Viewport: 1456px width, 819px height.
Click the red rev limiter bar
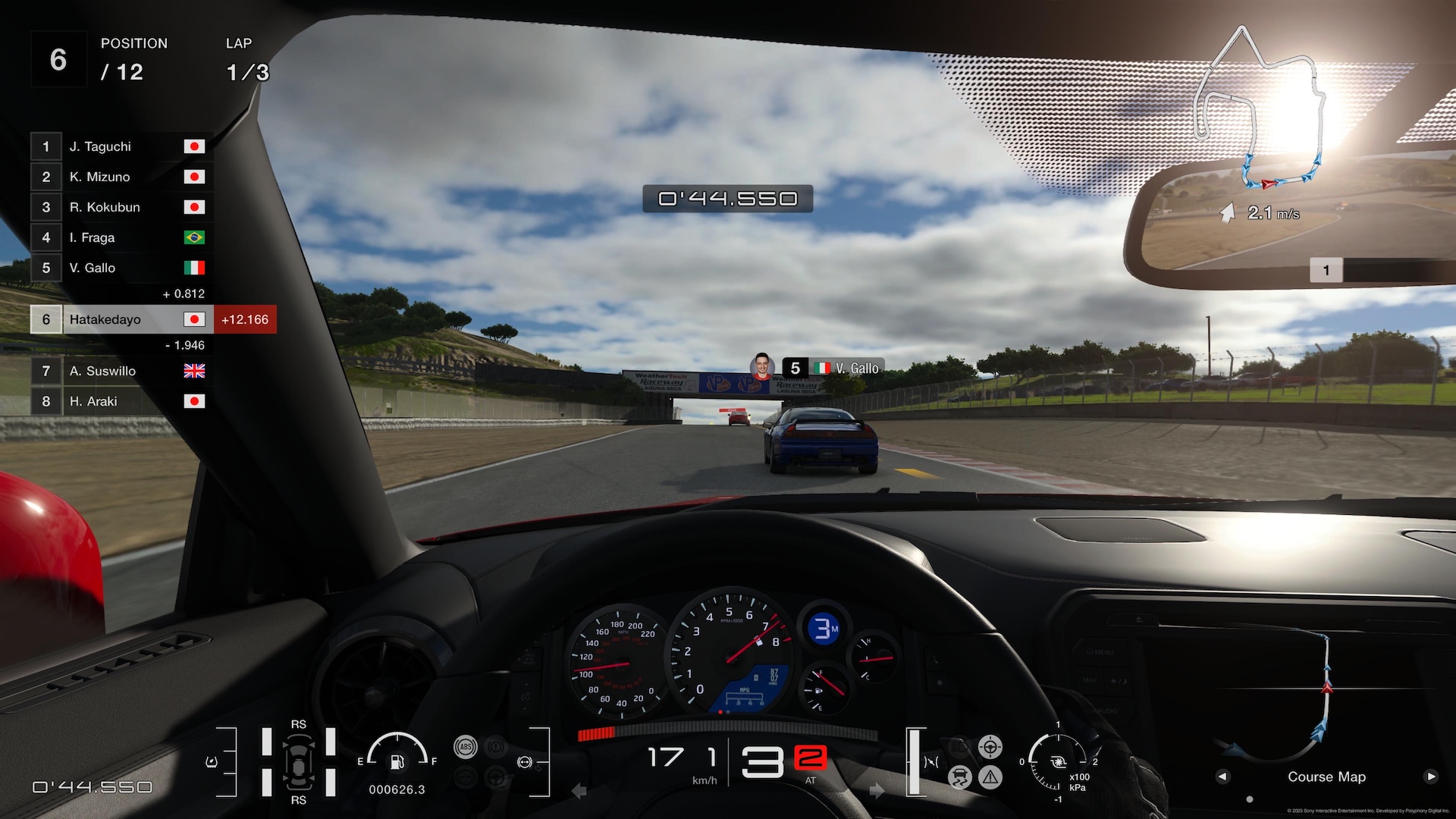(x=596, y=734)
